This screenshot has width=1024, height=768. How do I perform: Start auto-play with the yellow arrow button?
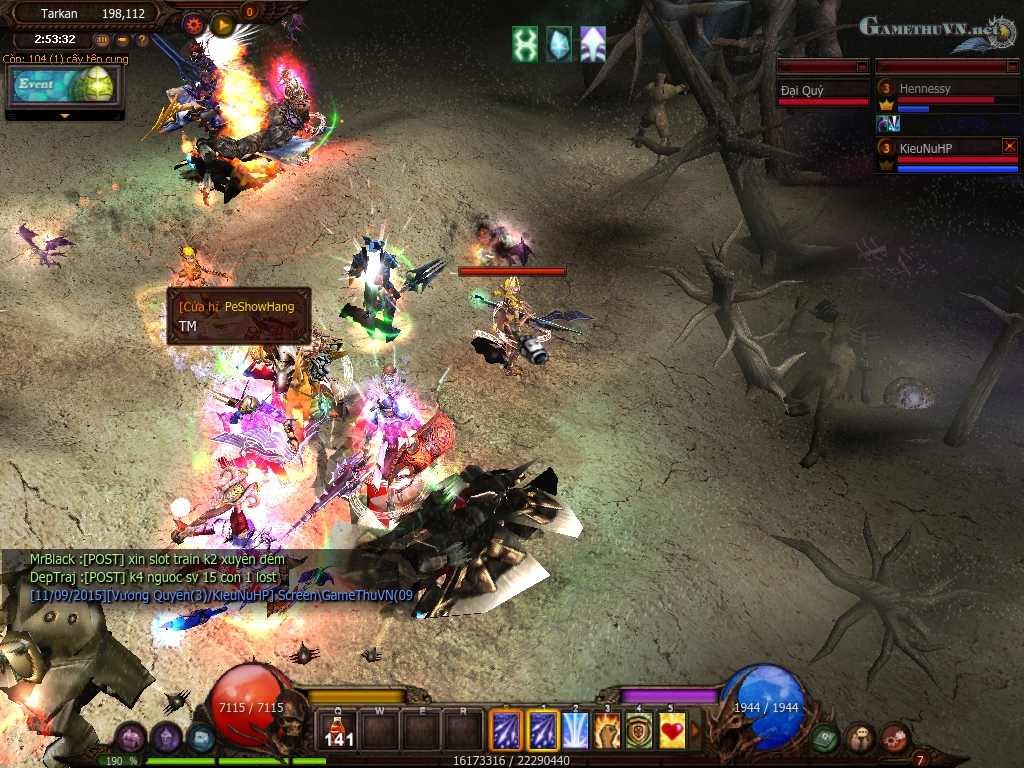pyautogui.click(x=222, y=23)
